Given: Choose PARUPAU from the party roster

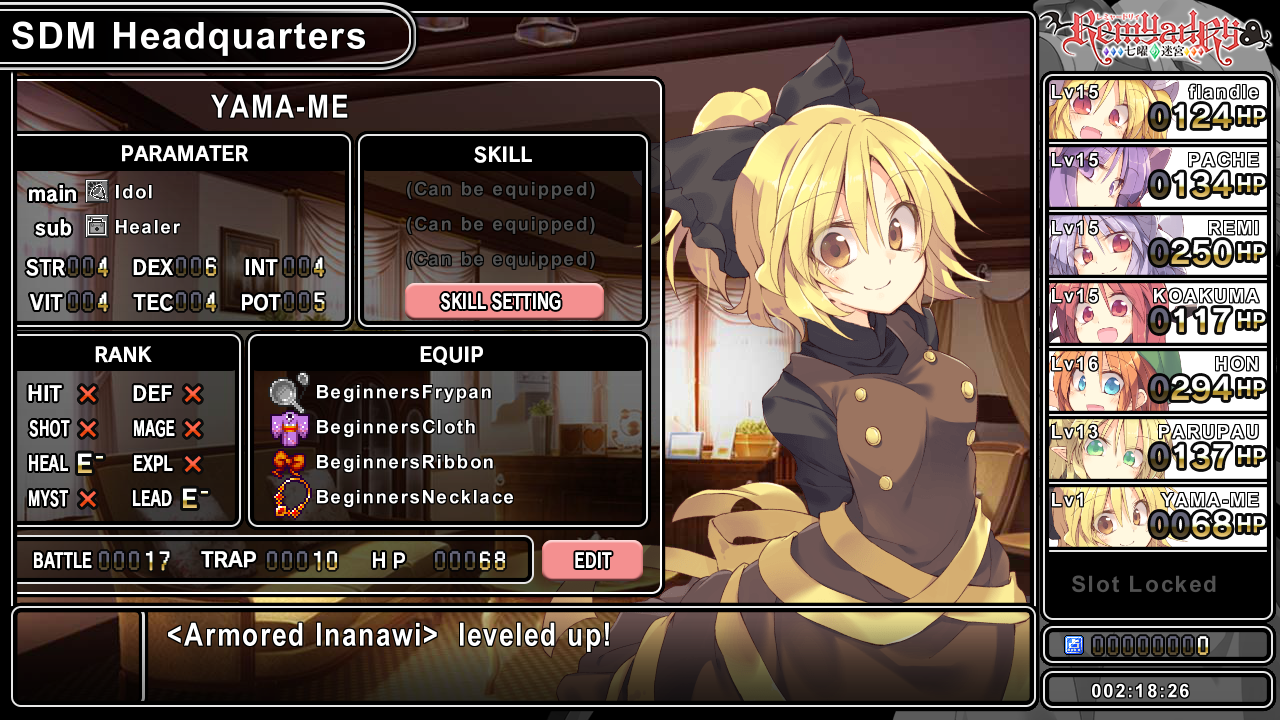Looking at the screenshot, I should pos(1158,449).
